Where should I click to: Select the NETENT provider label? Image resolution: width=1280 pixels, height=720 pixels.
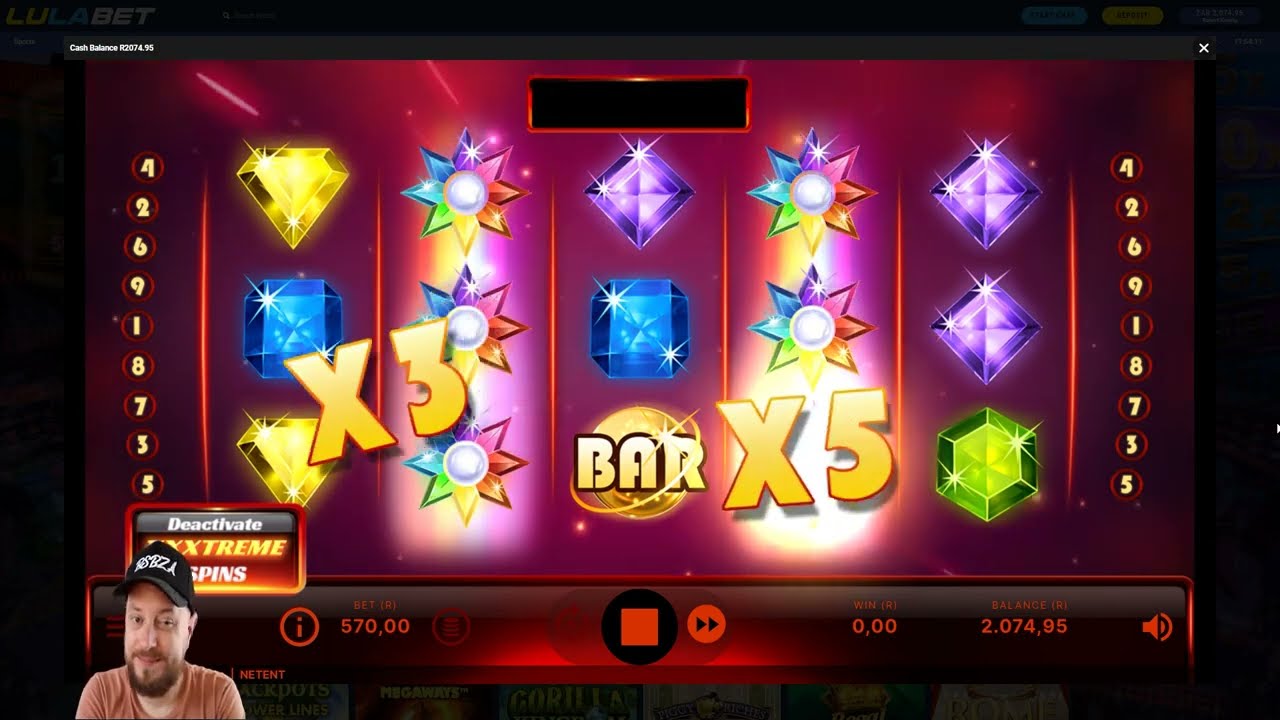point(263,675)
